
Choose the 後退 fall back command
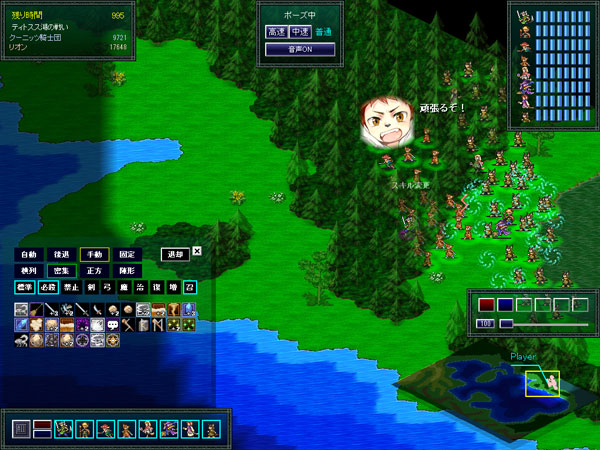click(x=62, y=255)
